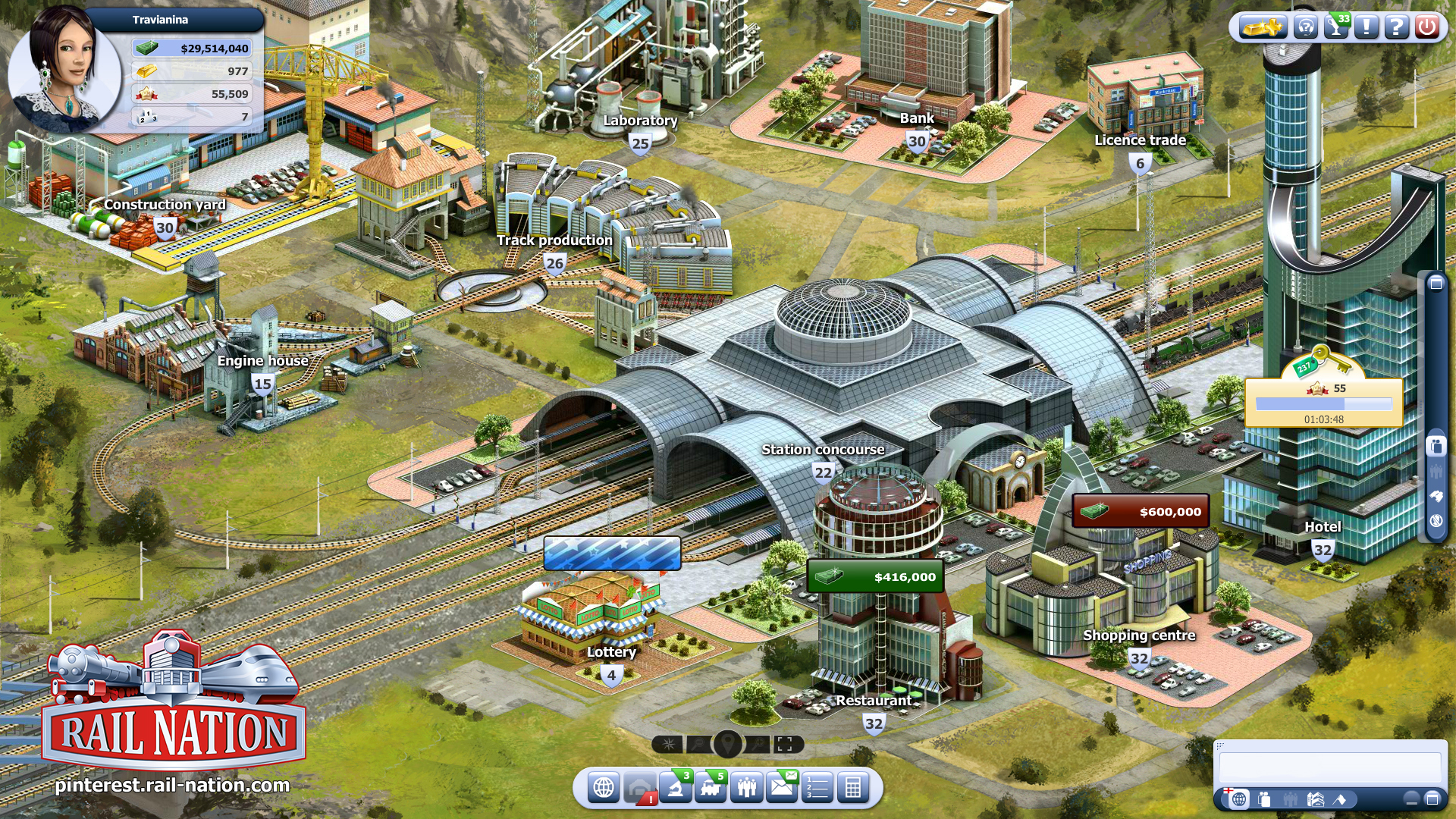Open the world map globe icon
This screenshot has width=1456, height=819.
point(604,787)
